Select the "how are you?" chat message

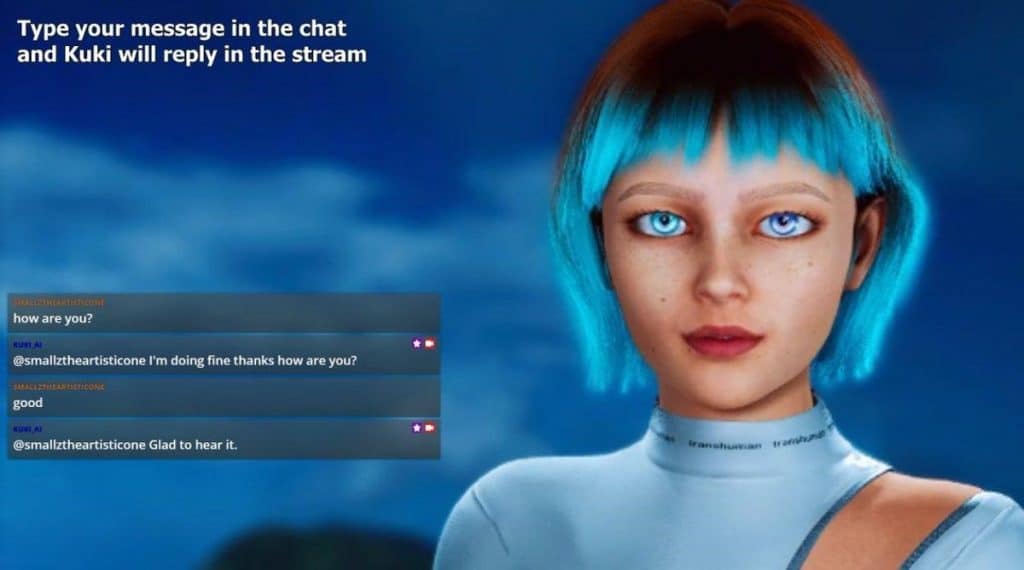[x=54, y=318]
